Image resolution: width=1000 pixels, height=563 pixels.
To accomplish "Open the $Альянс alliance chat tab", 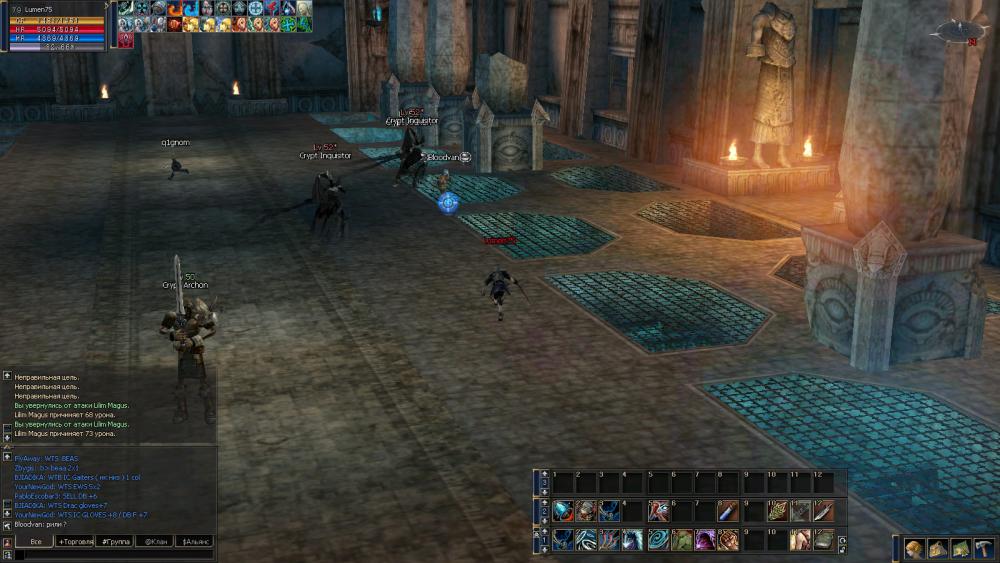I will tap(194, 541).
